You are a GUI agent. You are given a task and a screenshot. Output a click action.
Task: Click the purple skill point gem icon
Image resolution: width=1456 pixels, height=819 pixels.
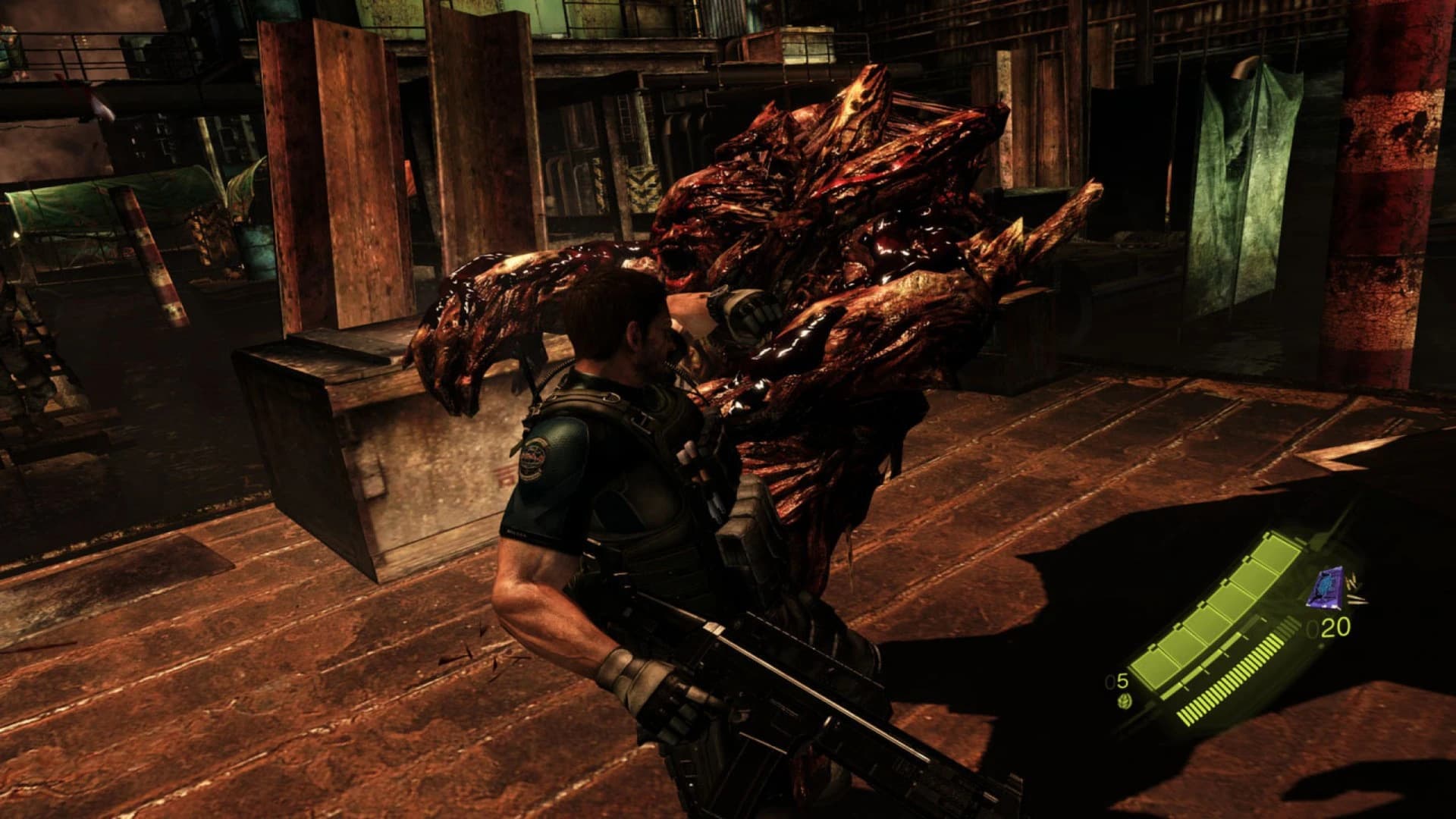pos(1326,588)
